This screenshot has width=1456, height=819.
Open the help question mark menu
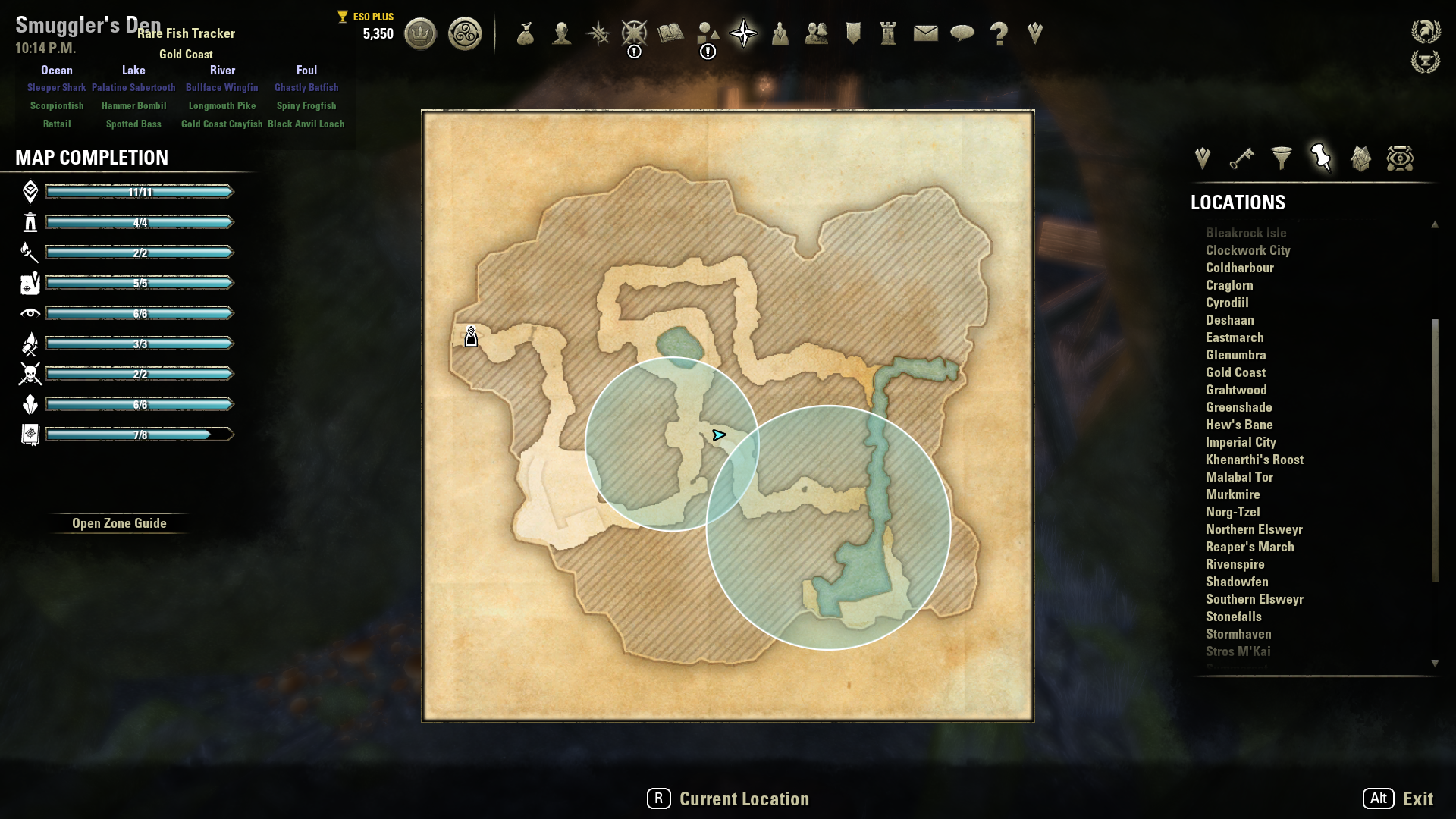pyautogui.click(x=999, y=33)
